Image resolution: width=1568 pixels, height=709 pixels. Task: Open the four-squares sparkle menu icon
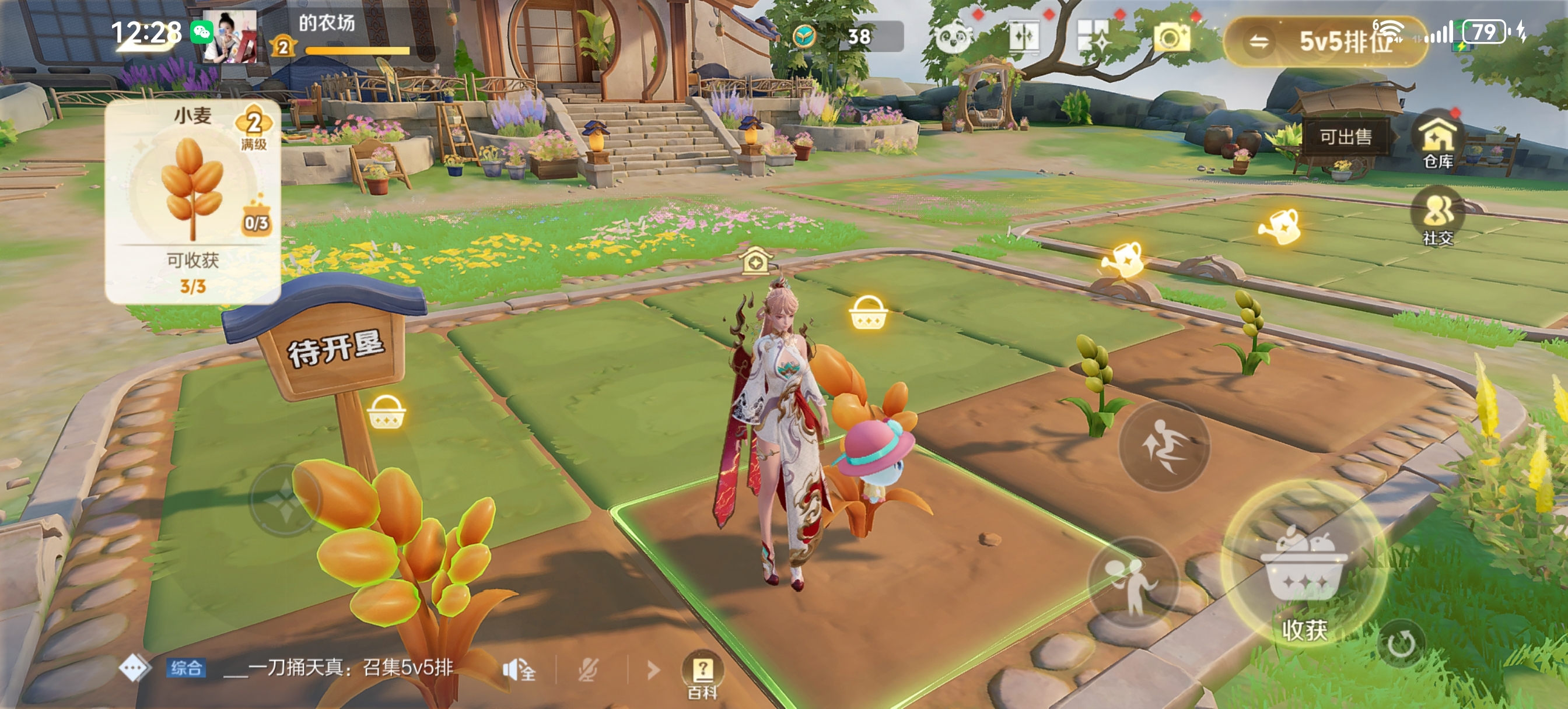(1094, 38)
